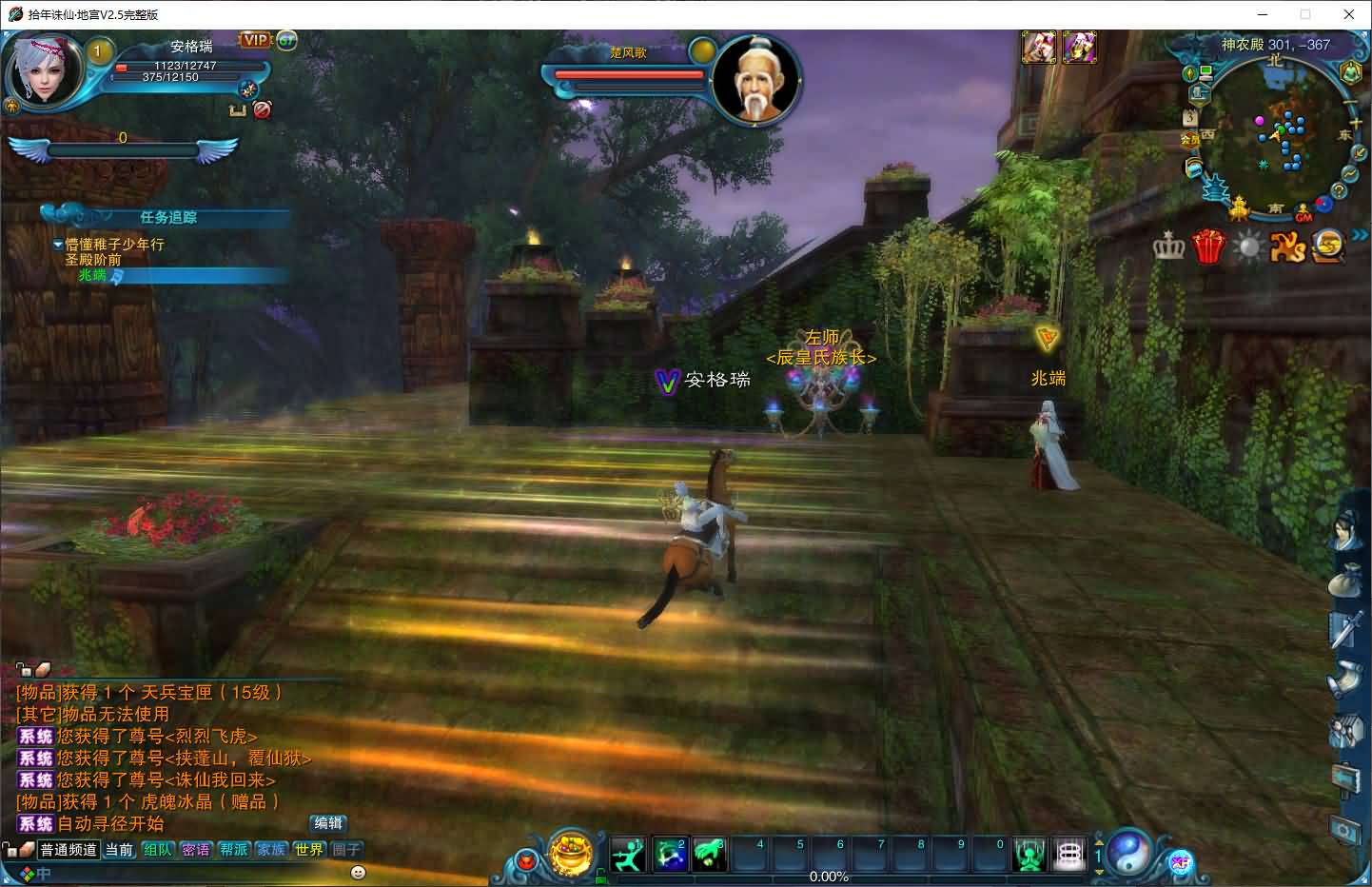
Task: Switch to the 组队 chat tab
Action: [x=157, y=850]
